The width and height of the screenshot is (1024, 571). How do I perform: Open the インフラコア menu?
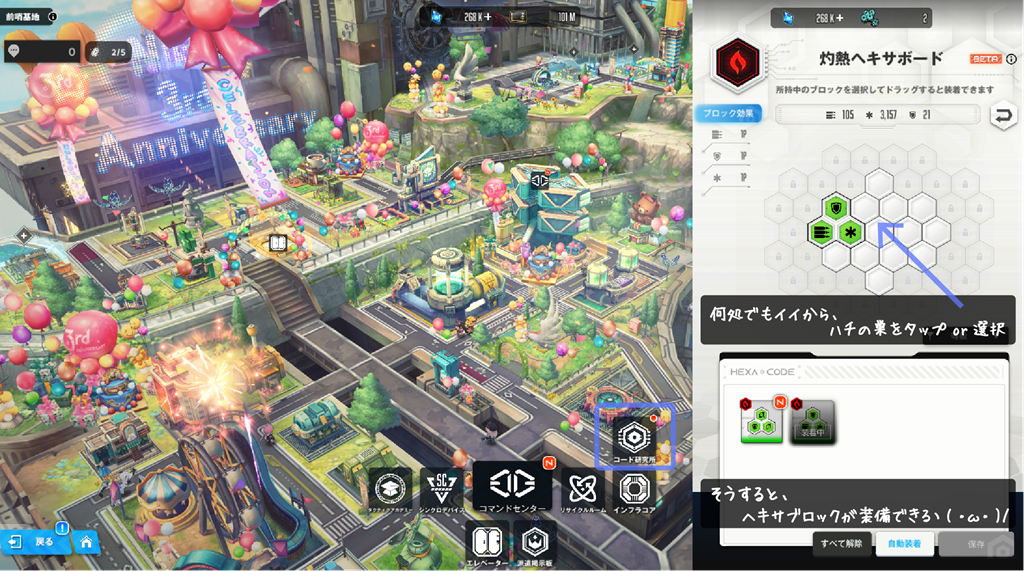tap(634, 491)
